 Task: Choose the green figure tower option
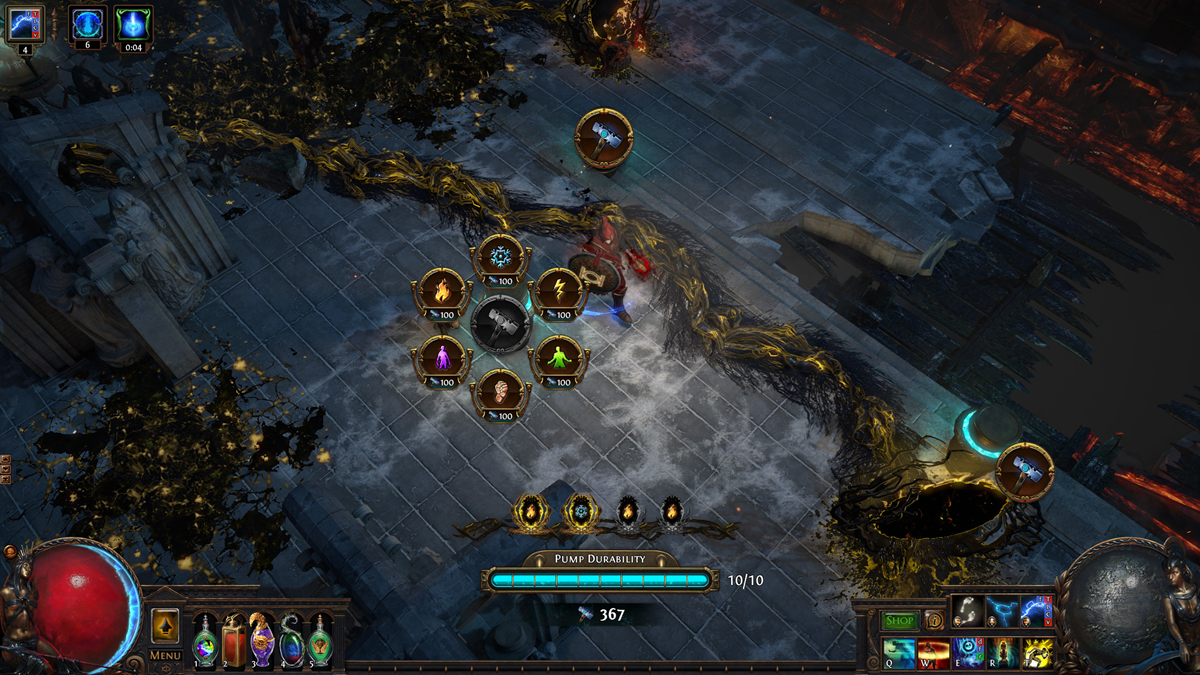558,357
